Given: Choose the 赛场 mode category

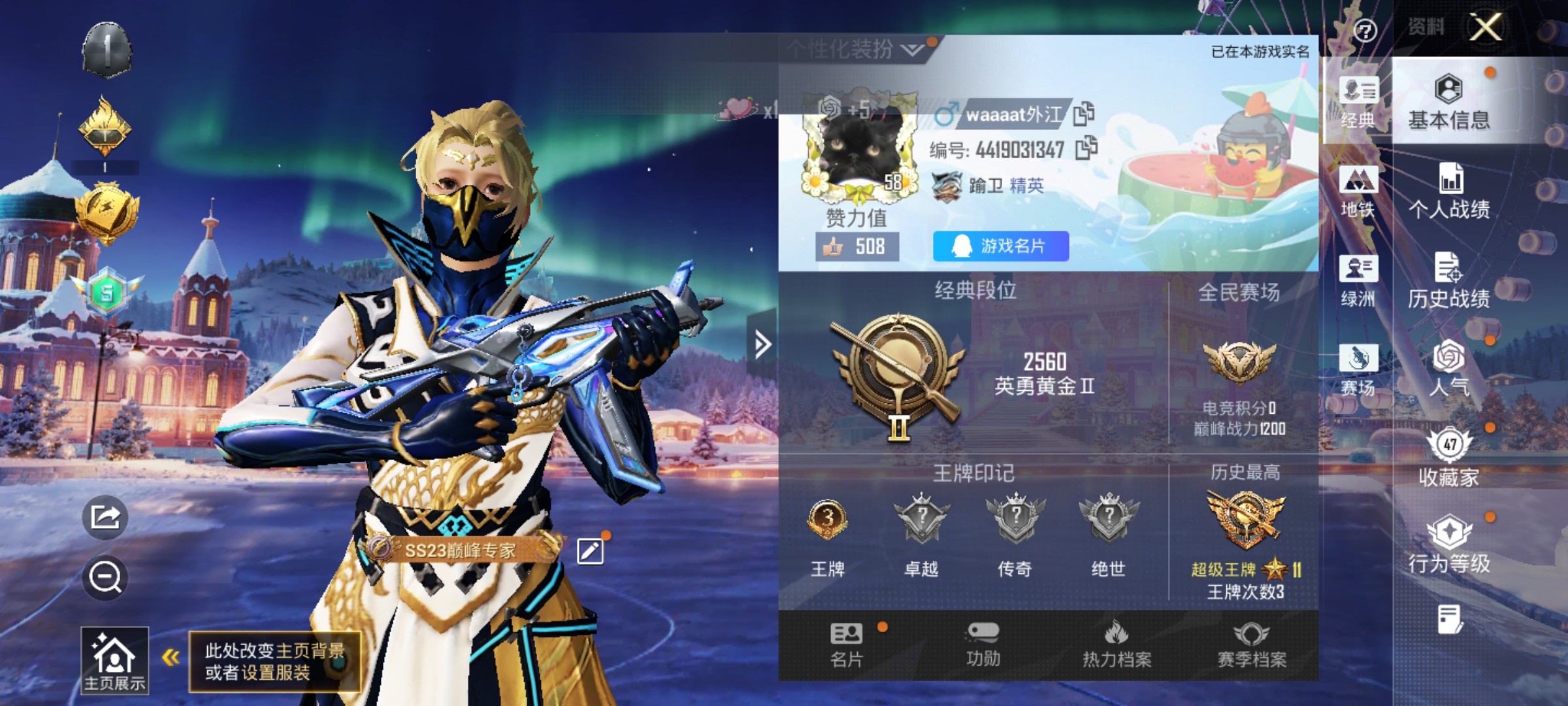Looking at the screenshot, I should [1358, 370].
